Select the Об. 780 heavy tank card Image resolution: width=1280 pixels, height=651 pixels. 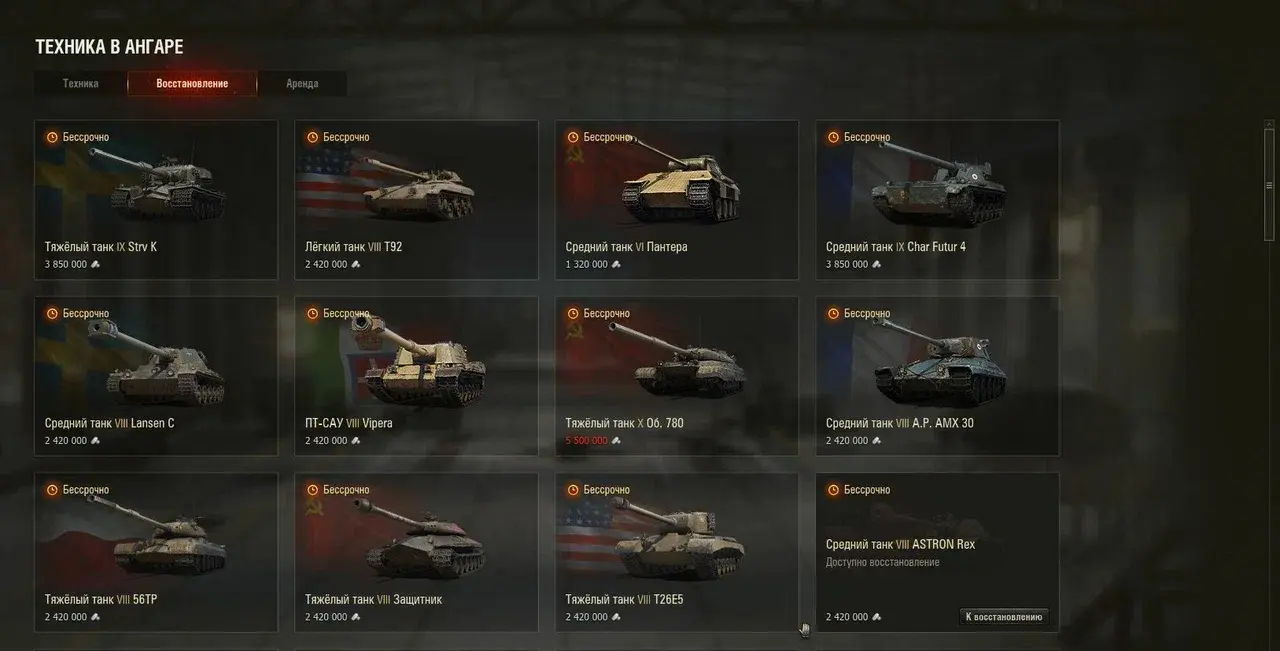pyautogui.click(x=677, y=376)
